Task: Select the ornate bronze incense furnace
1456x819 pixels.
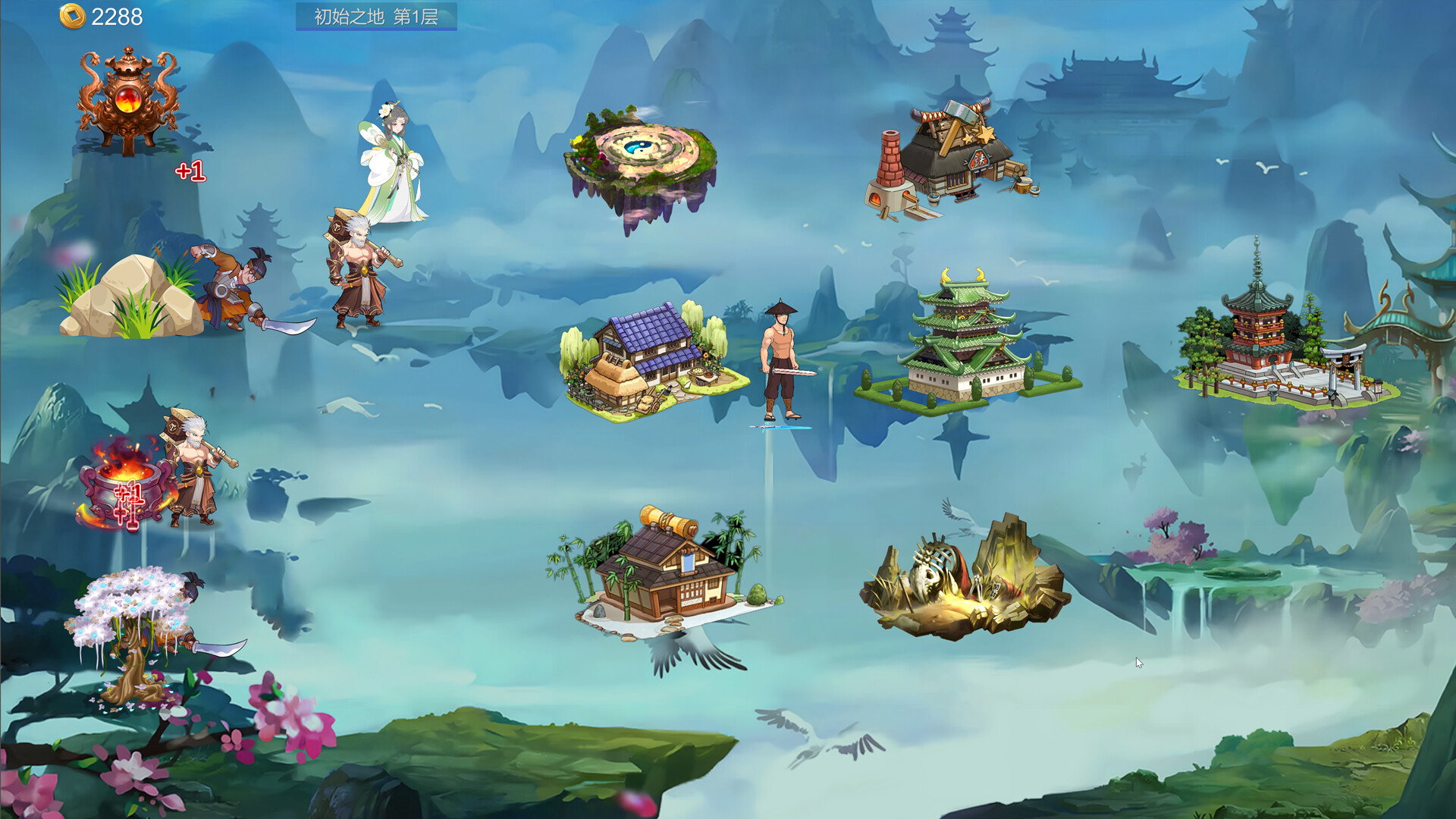Action: click(125, 99)
